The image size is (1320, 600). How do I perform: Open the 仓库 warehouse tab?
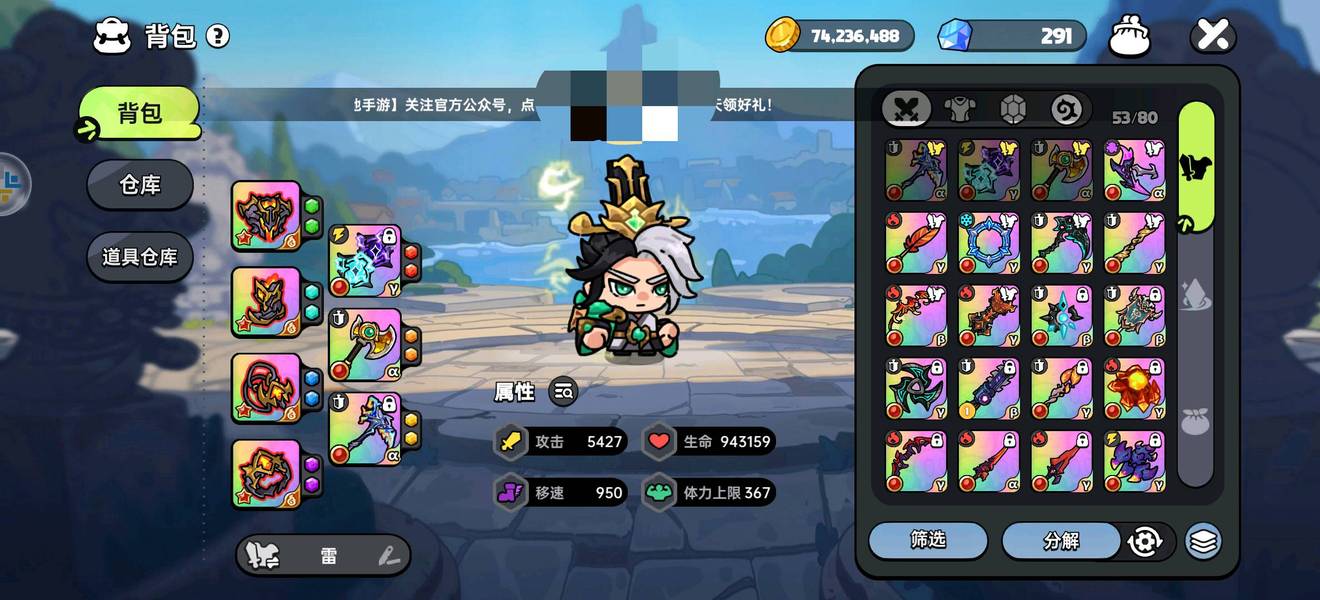pos(140,185)
